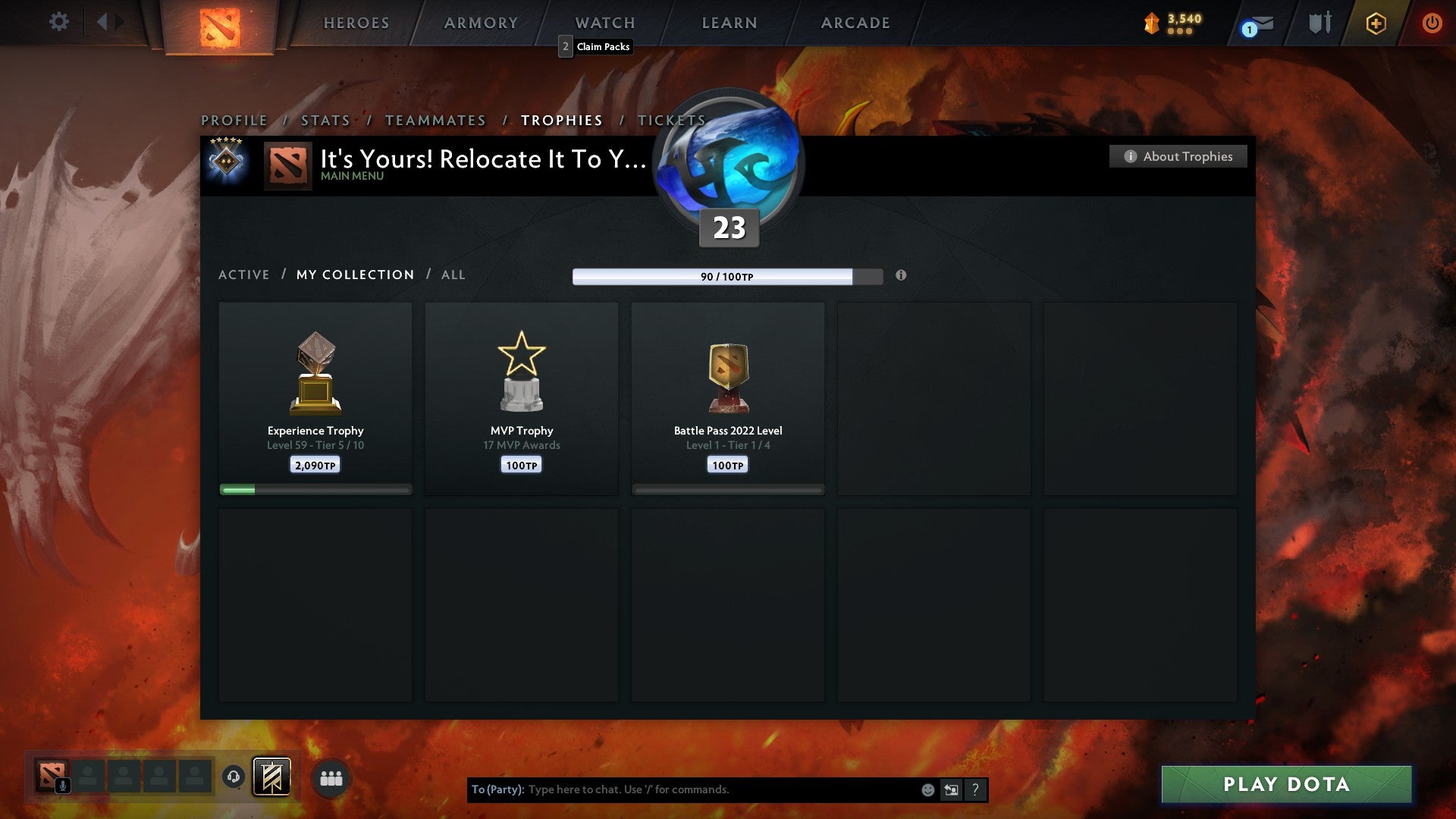Click the friends list people icon
This screenshot has height=819, width=1456.
(x=331, y=777)
